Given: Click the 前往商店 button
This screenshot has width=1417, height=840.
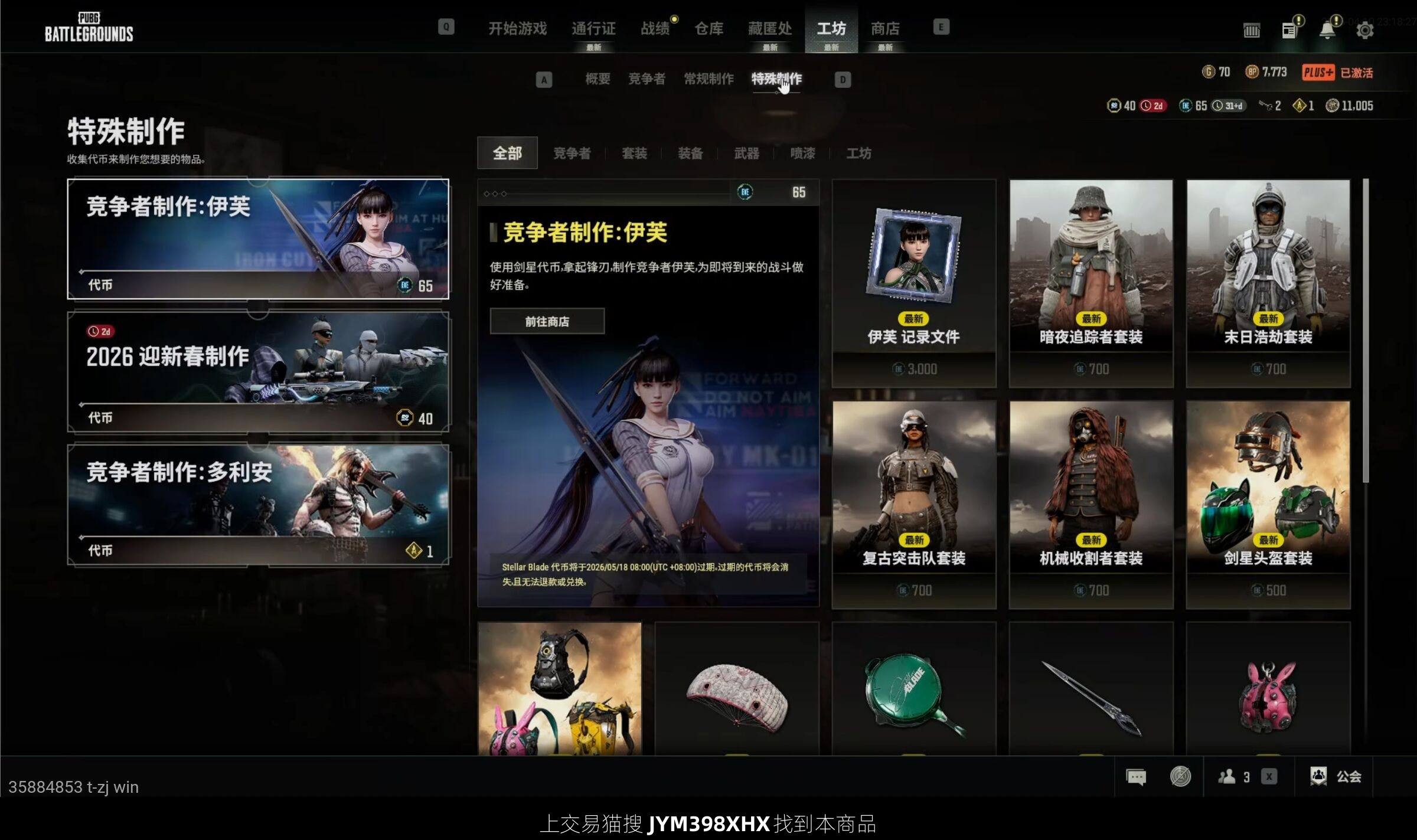Looking at the screenshot, I should coord(547,321).
